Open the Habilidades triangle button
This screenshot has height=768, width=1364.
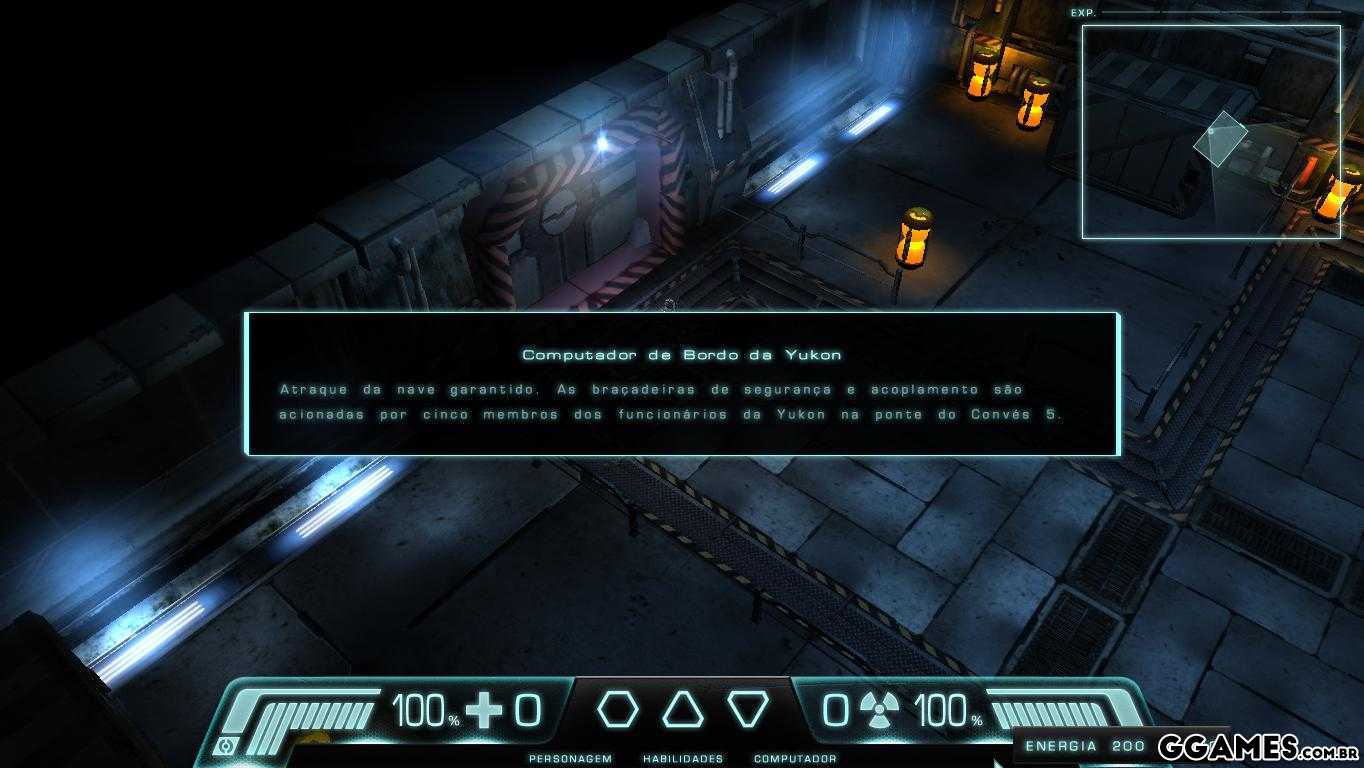point(683,709)
